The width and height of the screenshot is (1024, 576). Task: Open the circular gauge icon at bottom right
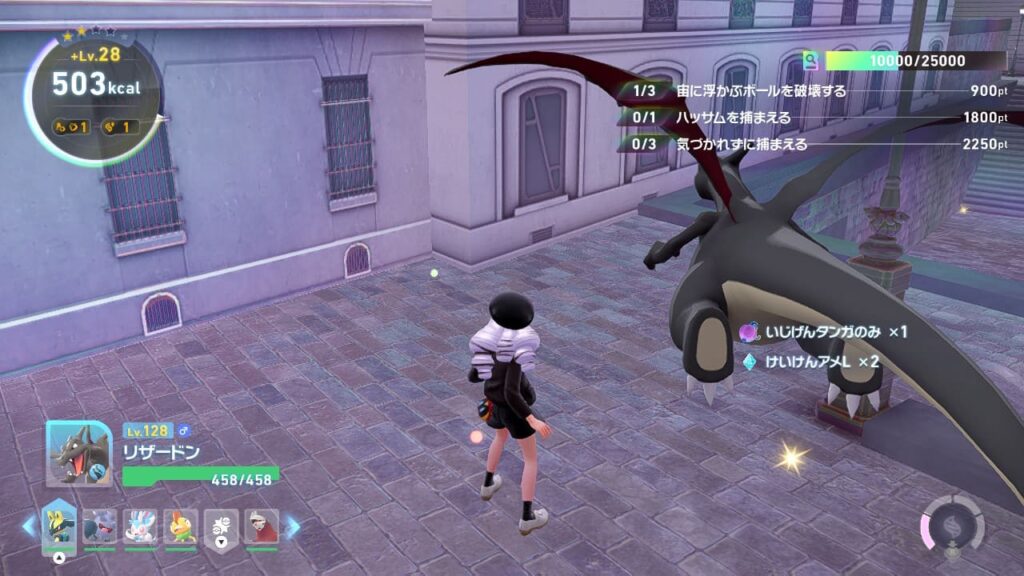(952, 525)
